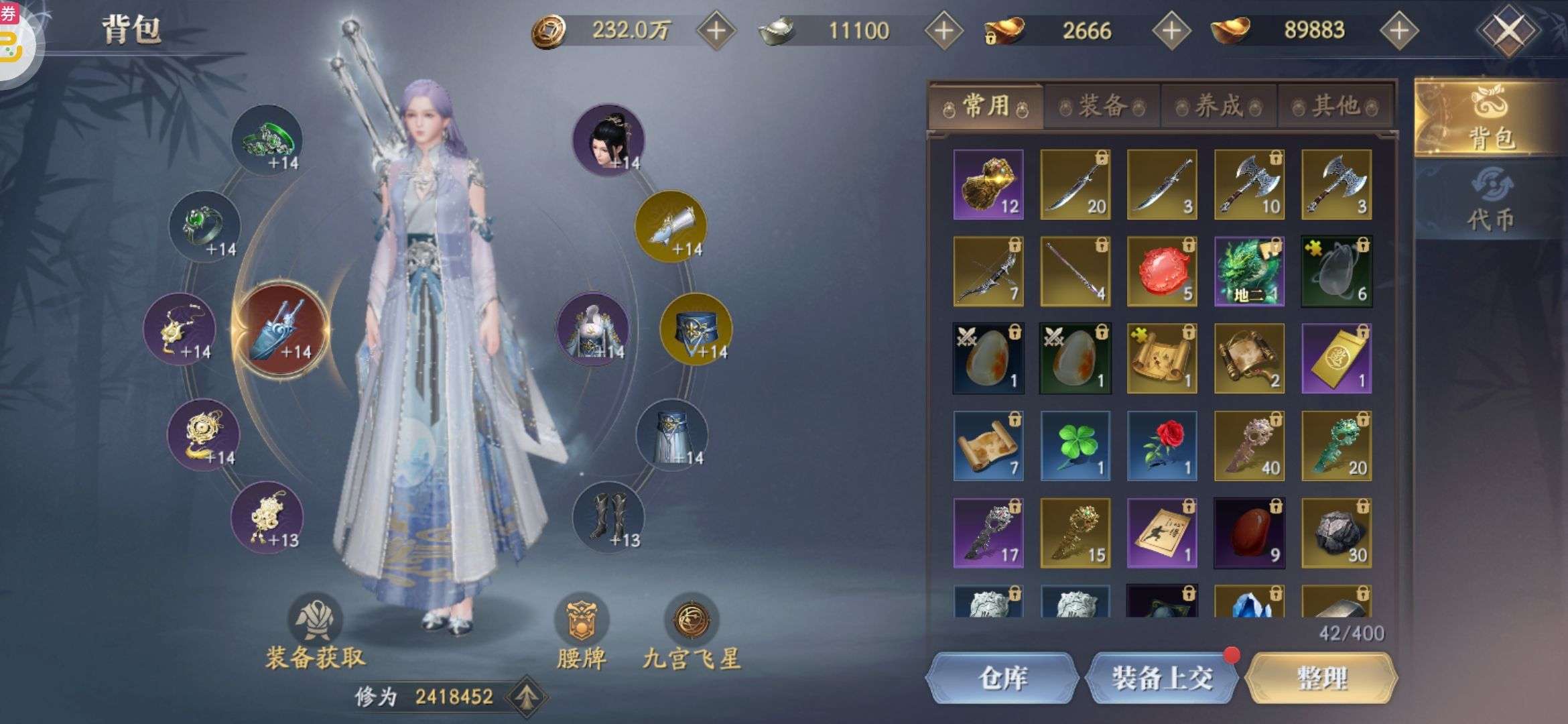1568x724 pixels.
Task: Close the backpack screen
Action: 1507,30
